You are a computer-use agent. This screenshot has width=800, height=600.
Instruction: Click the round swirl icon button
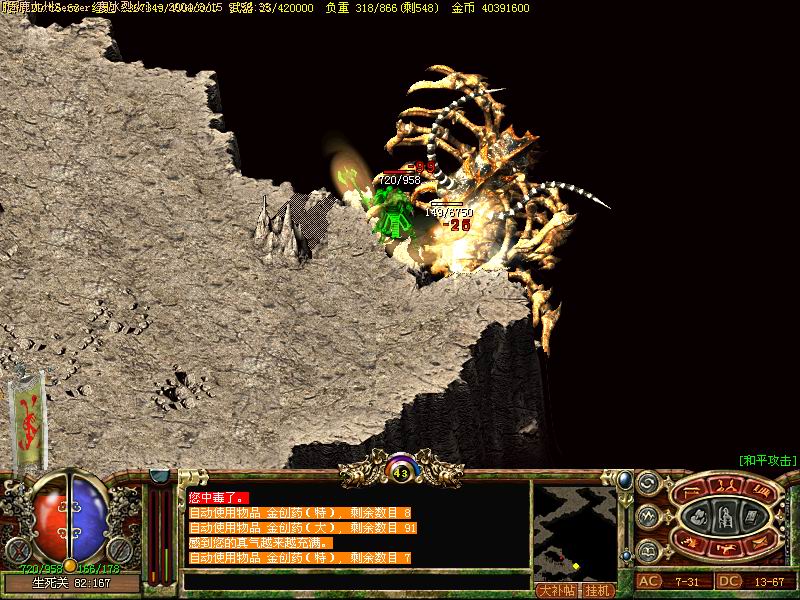pyautogui.click(x=647, y=484)
